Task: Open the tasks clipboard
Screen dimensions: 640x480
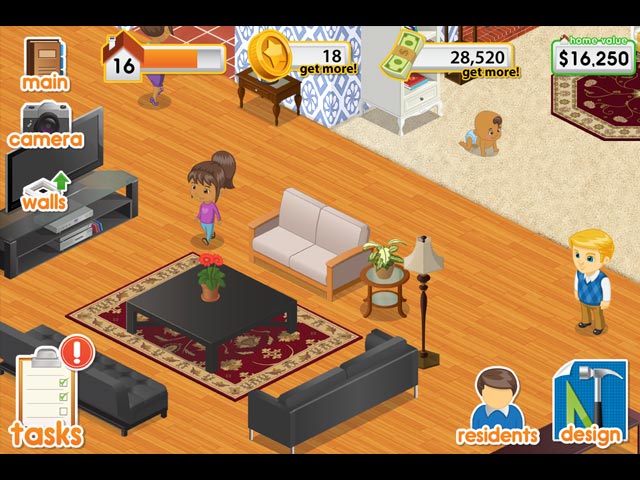Action: [47, 395]
